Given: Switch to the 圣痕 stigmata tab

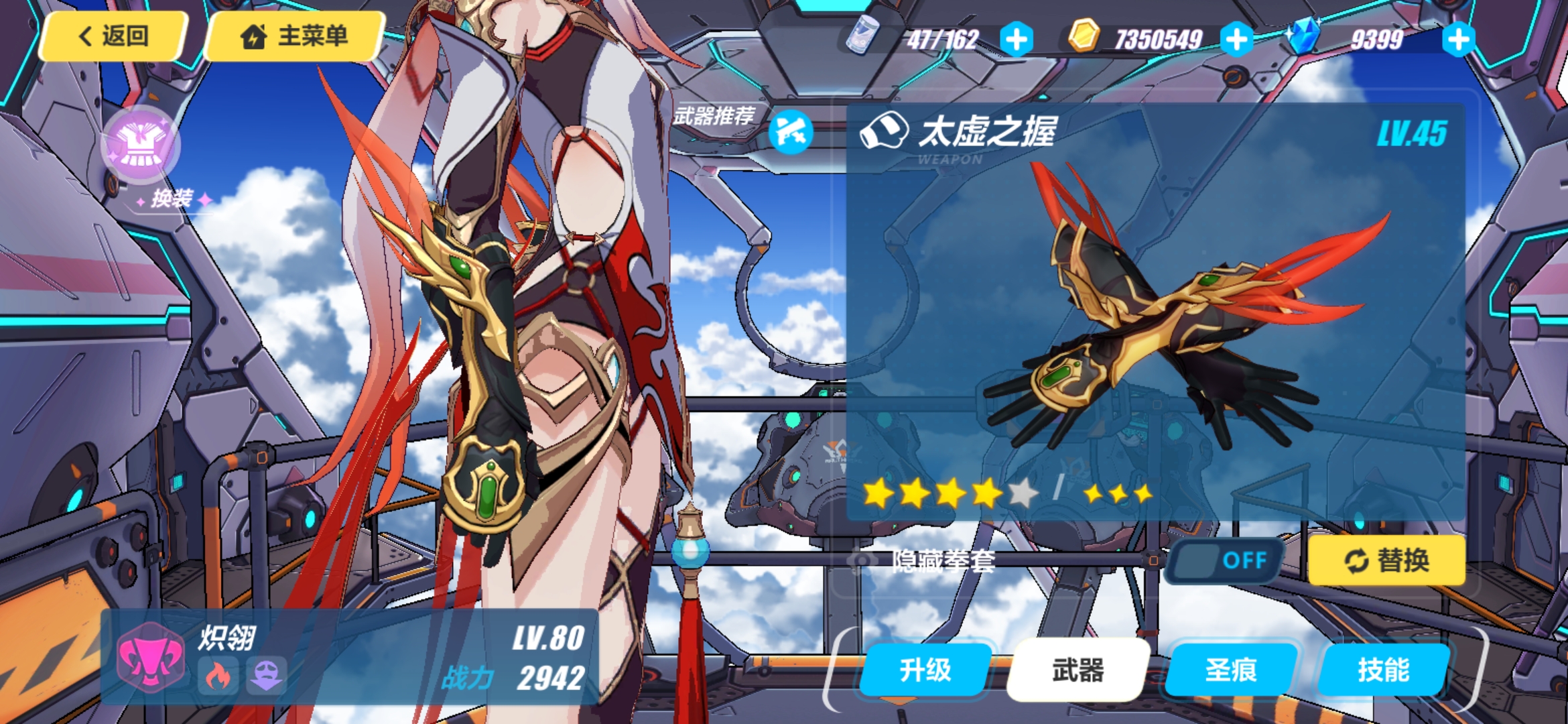Looking at the screenshot, I should click(x=1231, y=670).
